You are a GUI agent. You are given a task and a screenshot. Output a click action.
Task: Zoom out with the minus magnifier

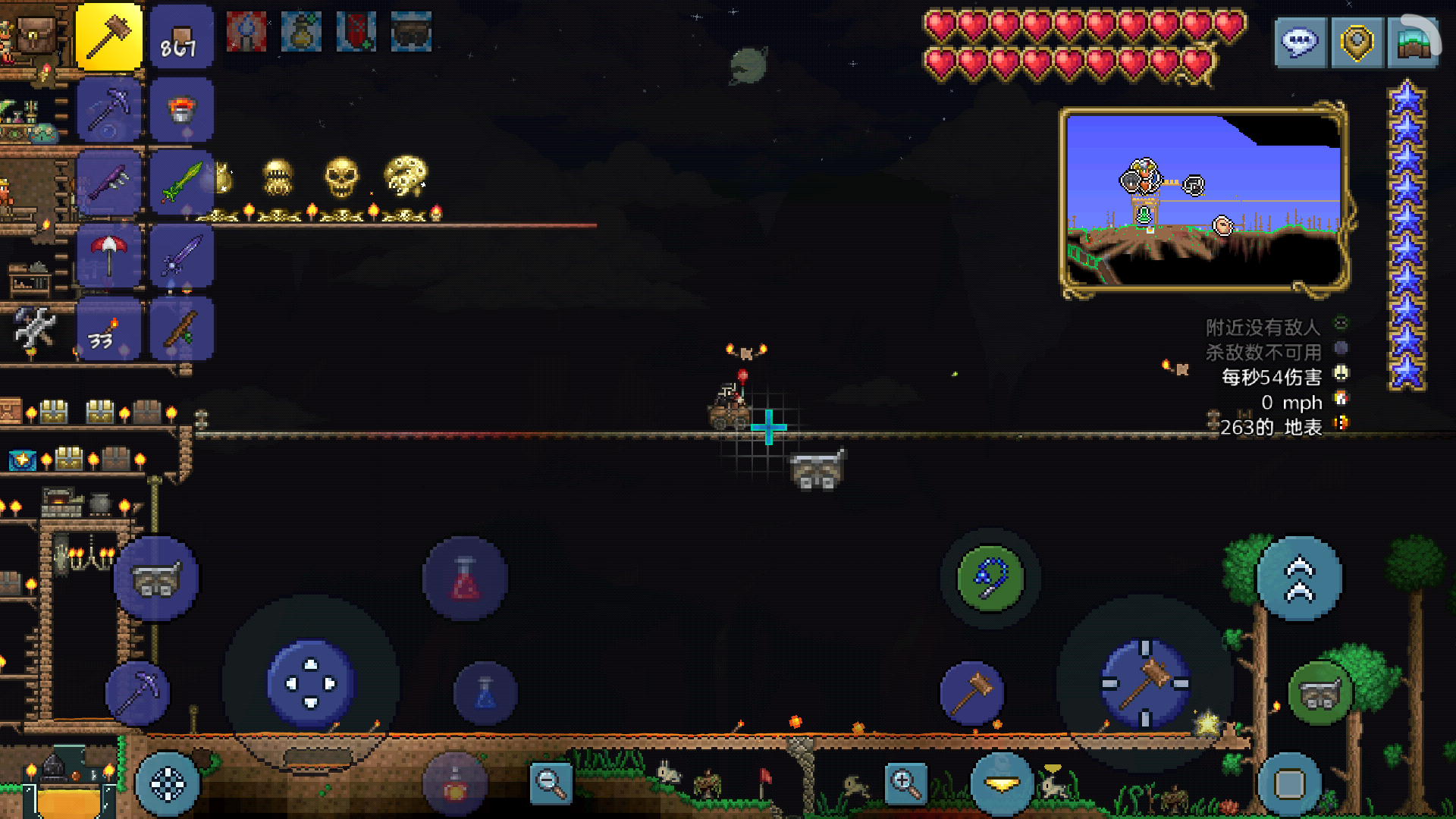(551, 783)
